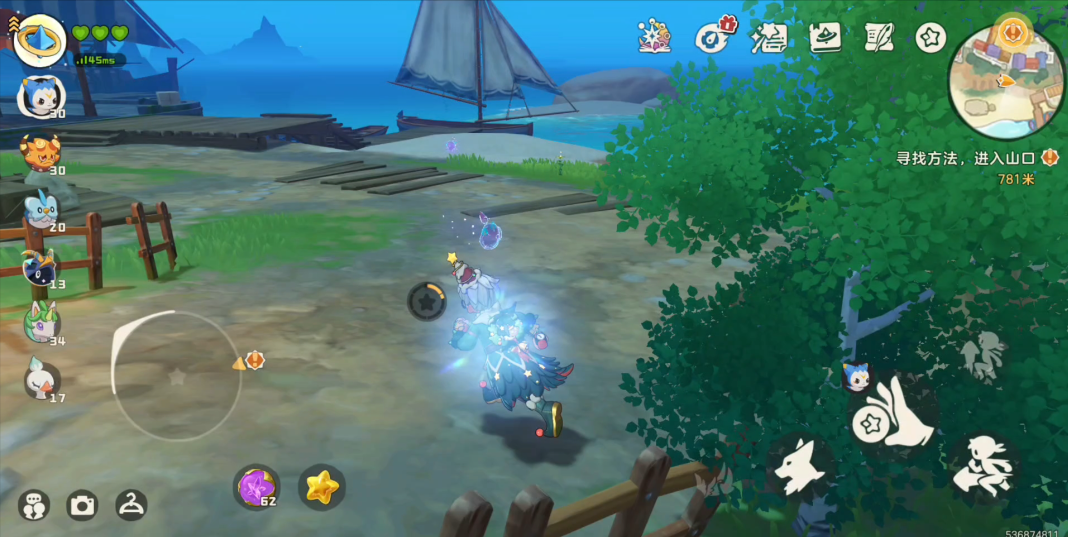Select the dark round pet with level 13
This screenshot has width=1068, height=537.
(41, 266)
